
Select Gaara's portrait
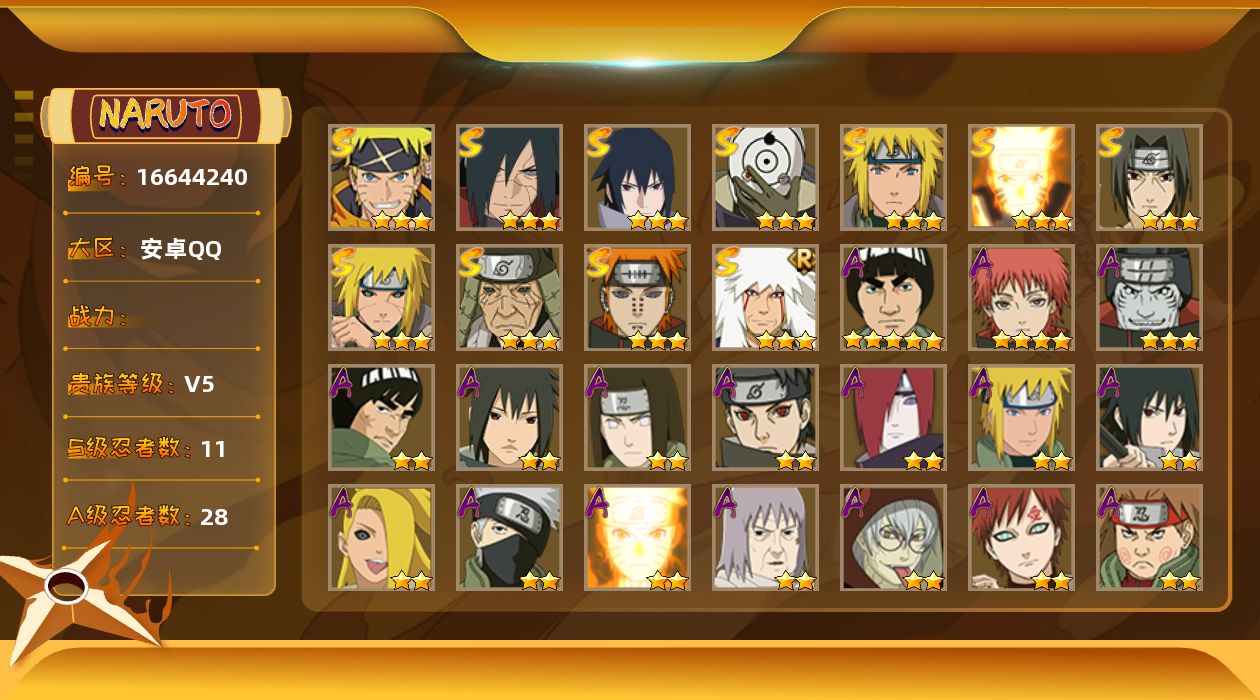1021,537
